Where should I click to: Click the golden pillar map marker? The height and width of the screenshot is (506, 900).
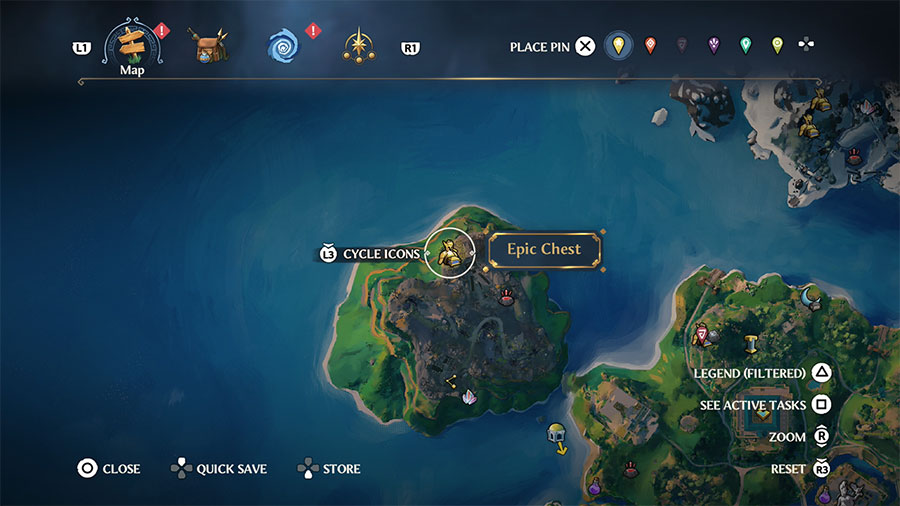751,344
